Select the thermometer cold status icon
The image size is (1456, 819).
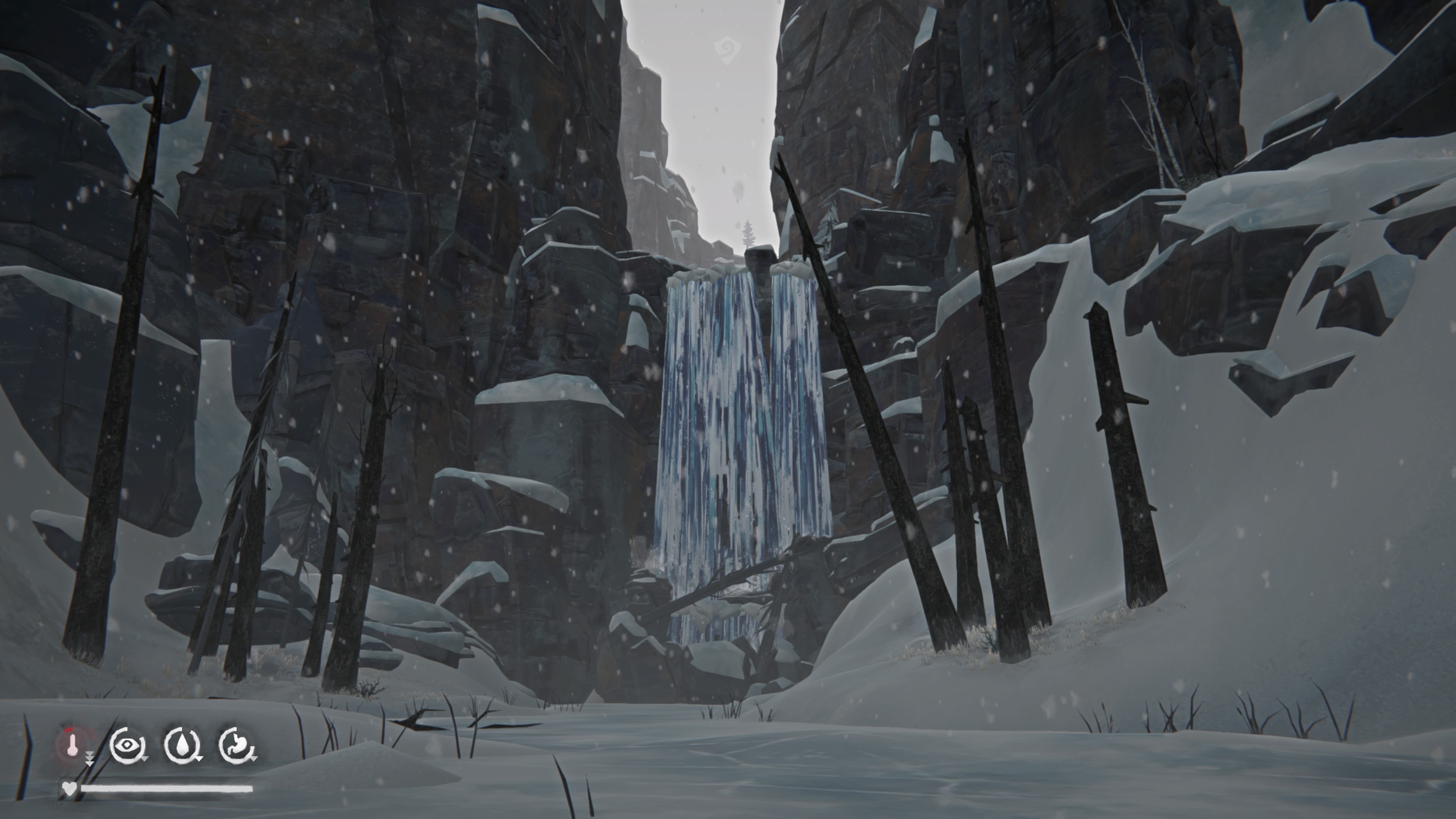click(x=73, y=745)
